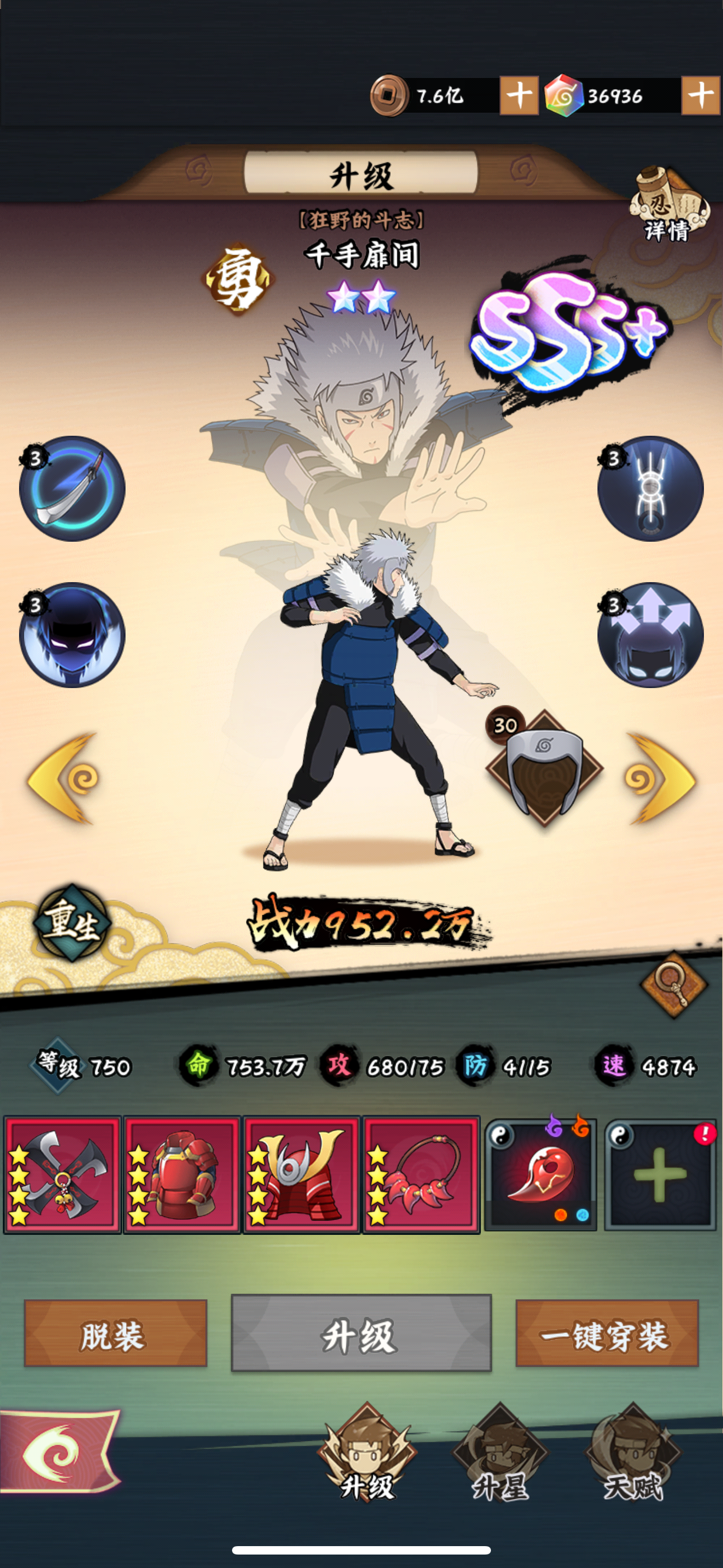
Task: Add diamonds with the plus button
Action: (701, 94)
